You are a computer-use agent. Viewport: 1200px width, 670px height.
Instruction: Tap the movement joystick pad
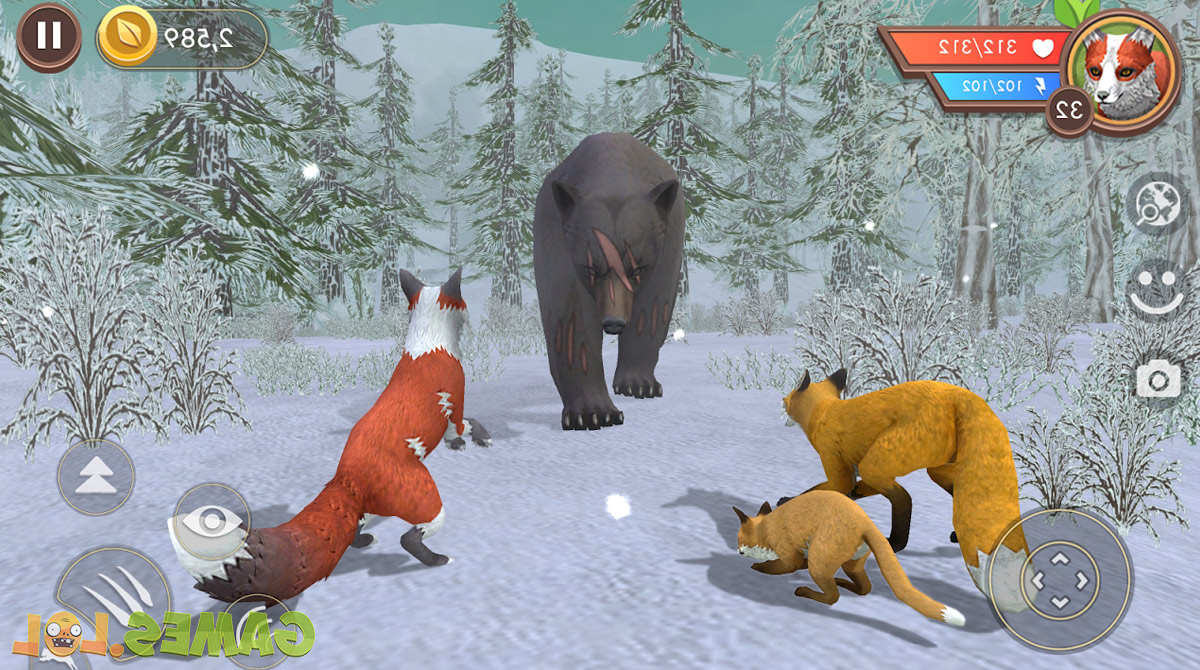(x=1060, y=579)
